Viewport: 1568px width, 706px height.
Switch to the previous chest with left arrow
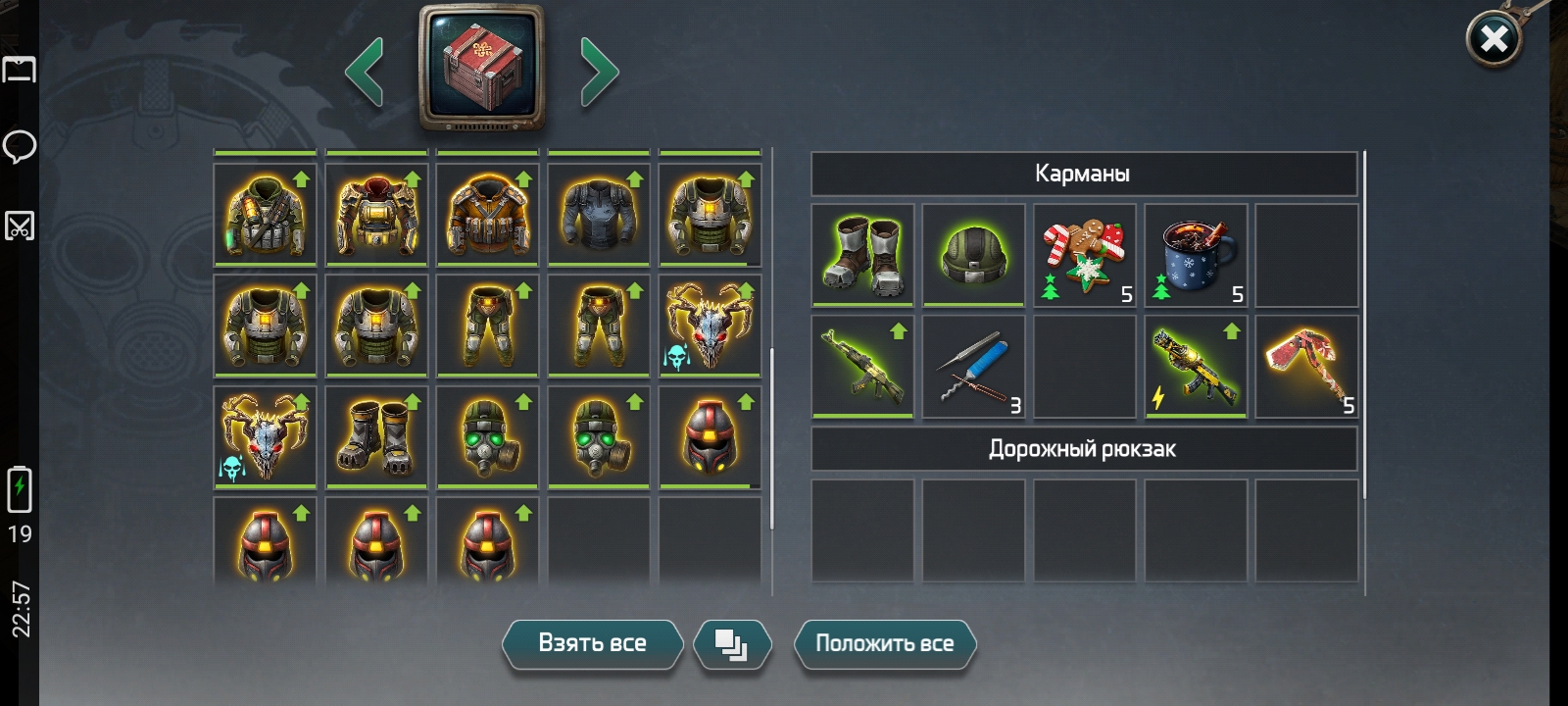click(x=364, y=72)
